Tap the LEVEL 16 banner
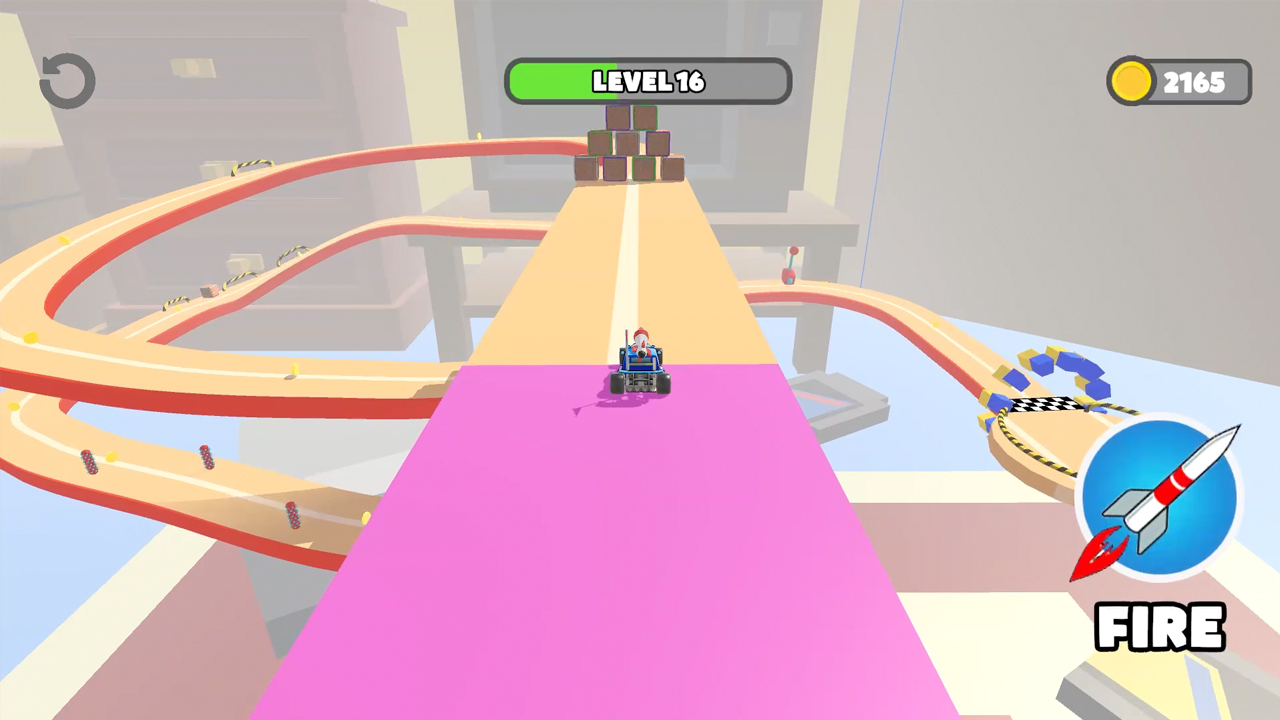 click(x=648, y=82)
